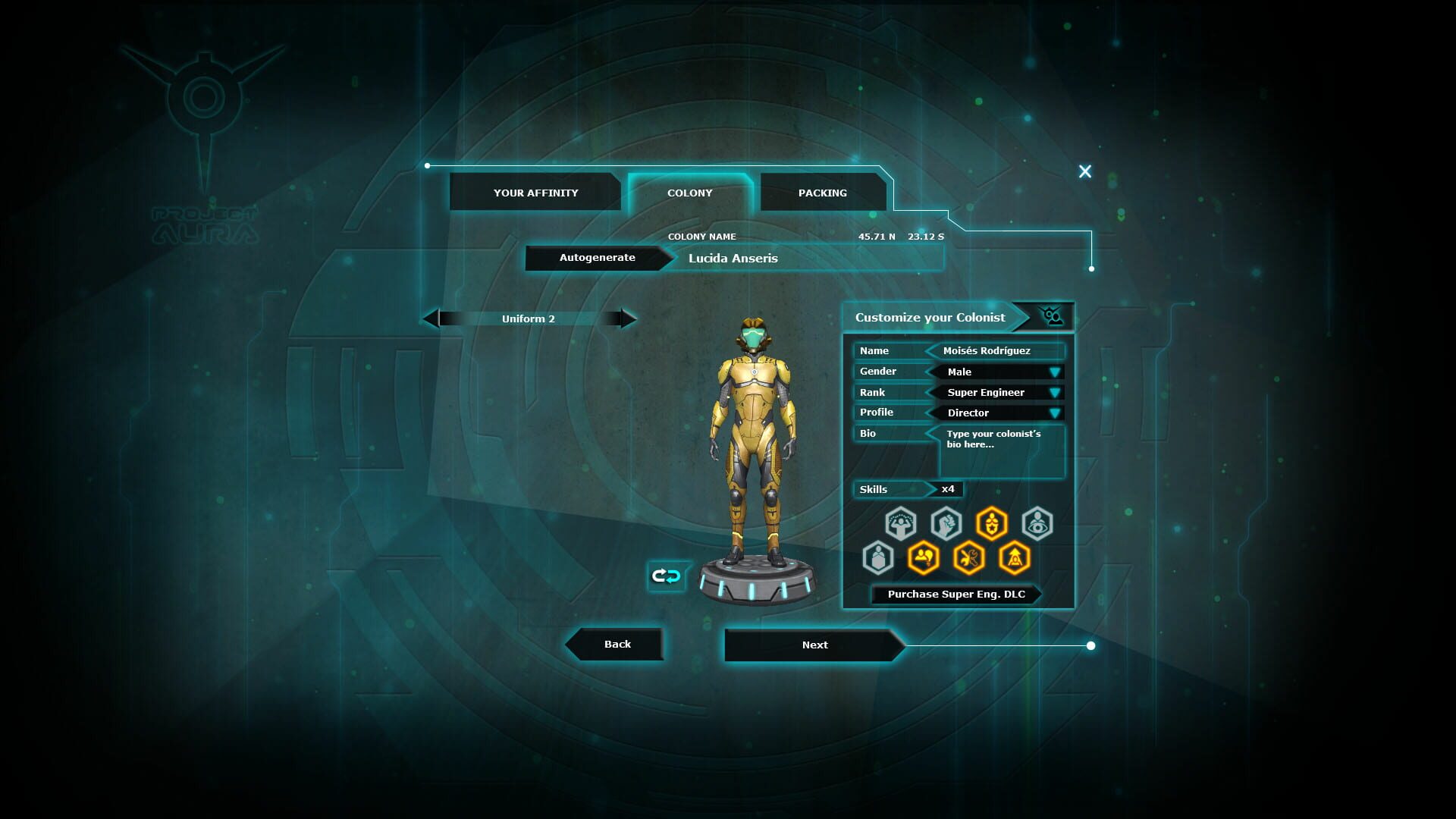Click the colonist head icon beside panel title
Viewport: 1456px width, 819px height.
pos(1051,316)
